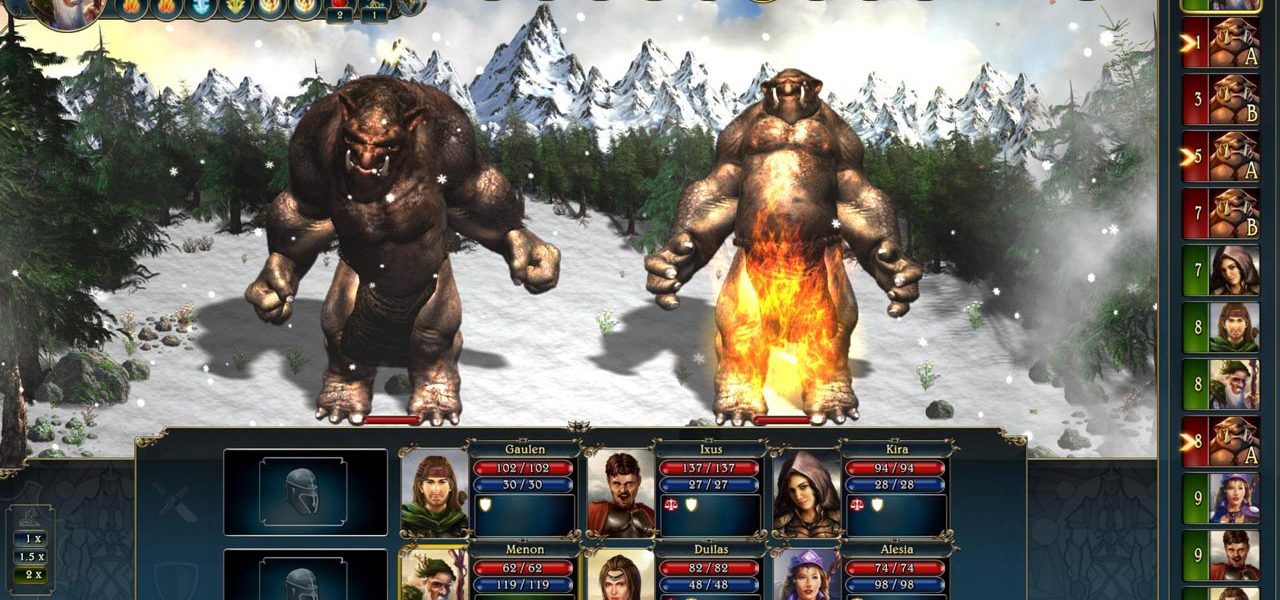This screenshot has height=600, width=1280.
Task: Select troll A at initiative 1 in turn order
Action: (1233, 43)
